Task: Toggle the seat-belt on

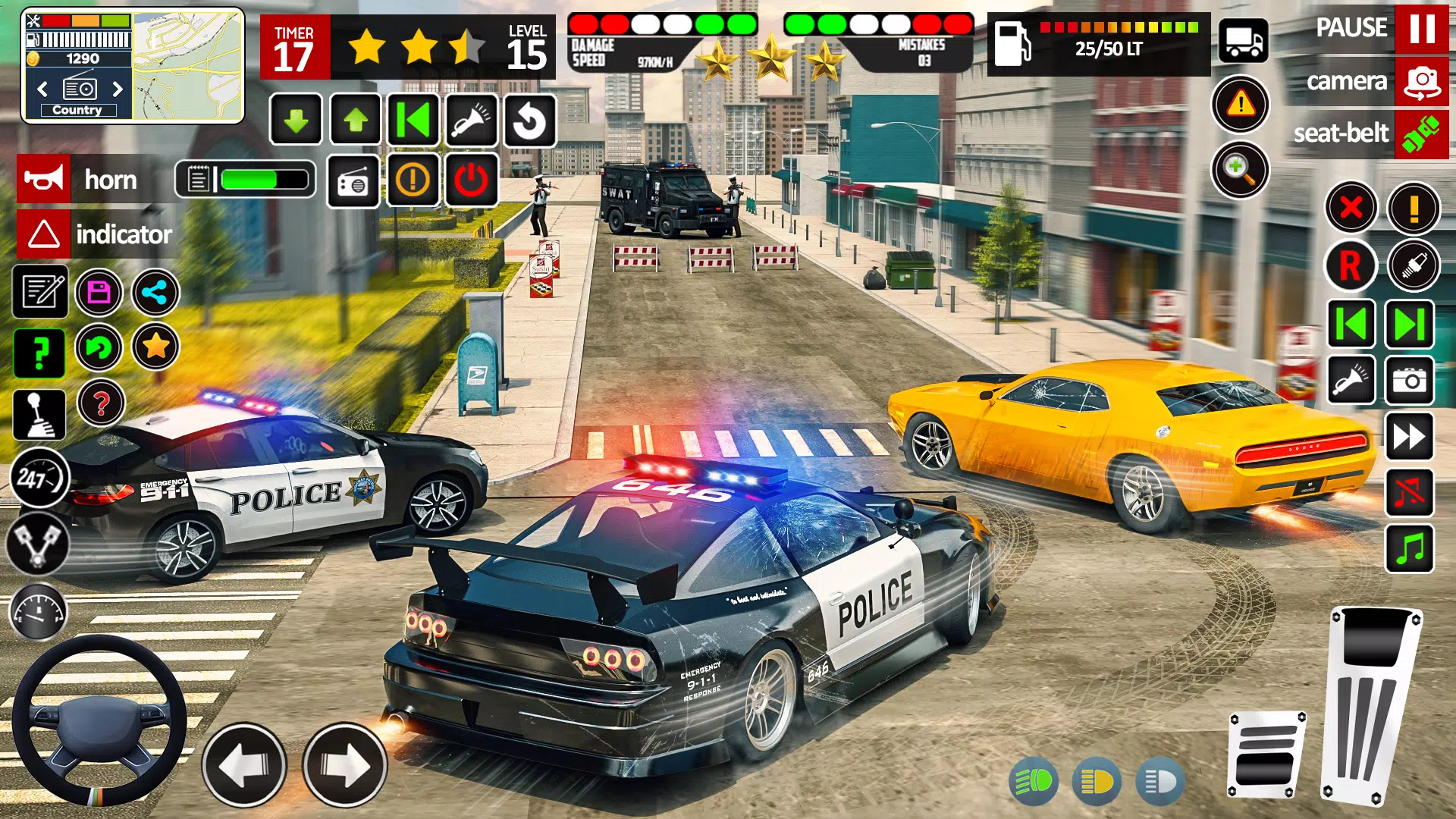Action: (x=1421, y=133)
